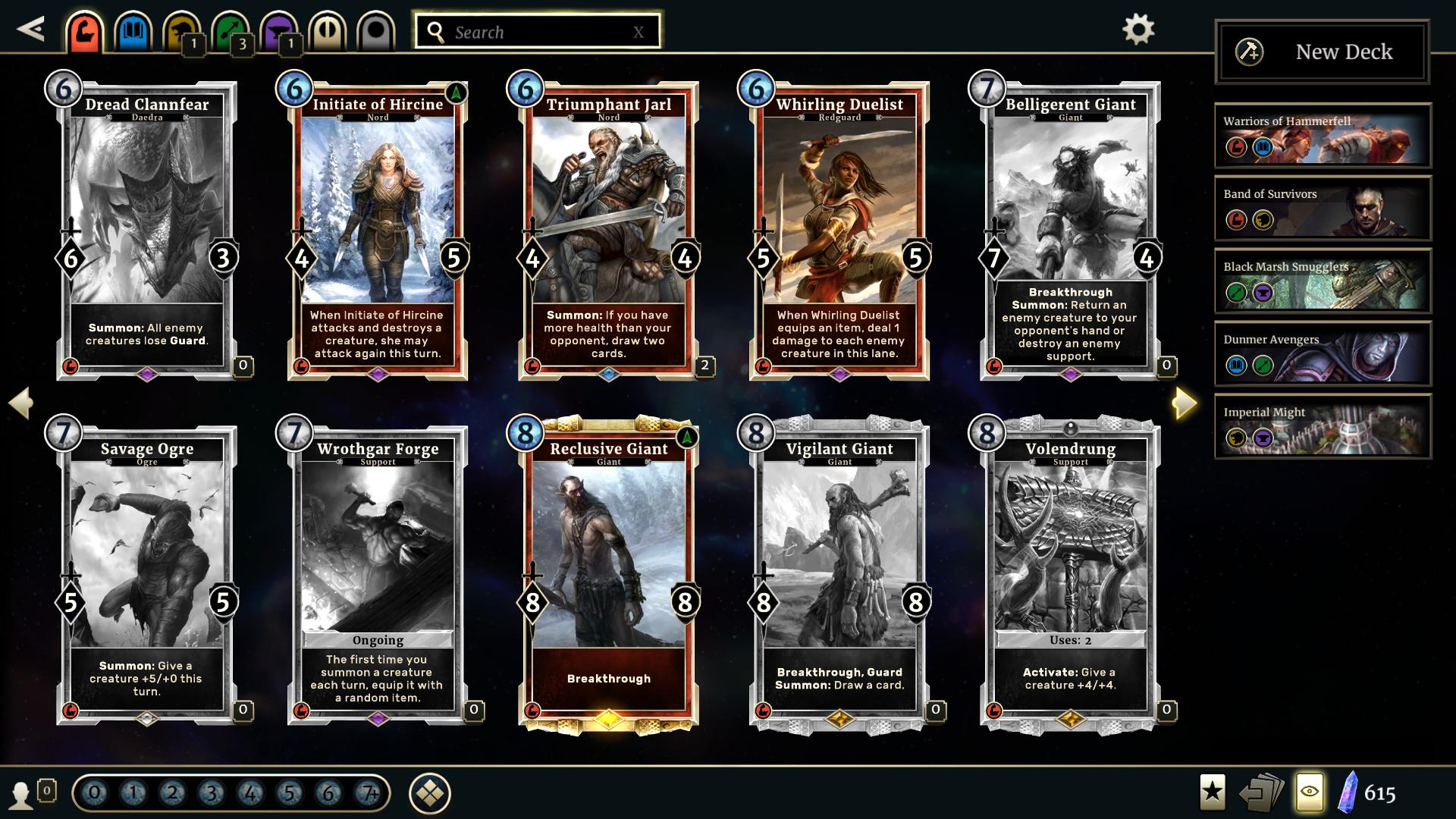Select the Dunmer Avengers deck
The width and height of the screenshot is (1456, 819).
[x=1323, y=353]
